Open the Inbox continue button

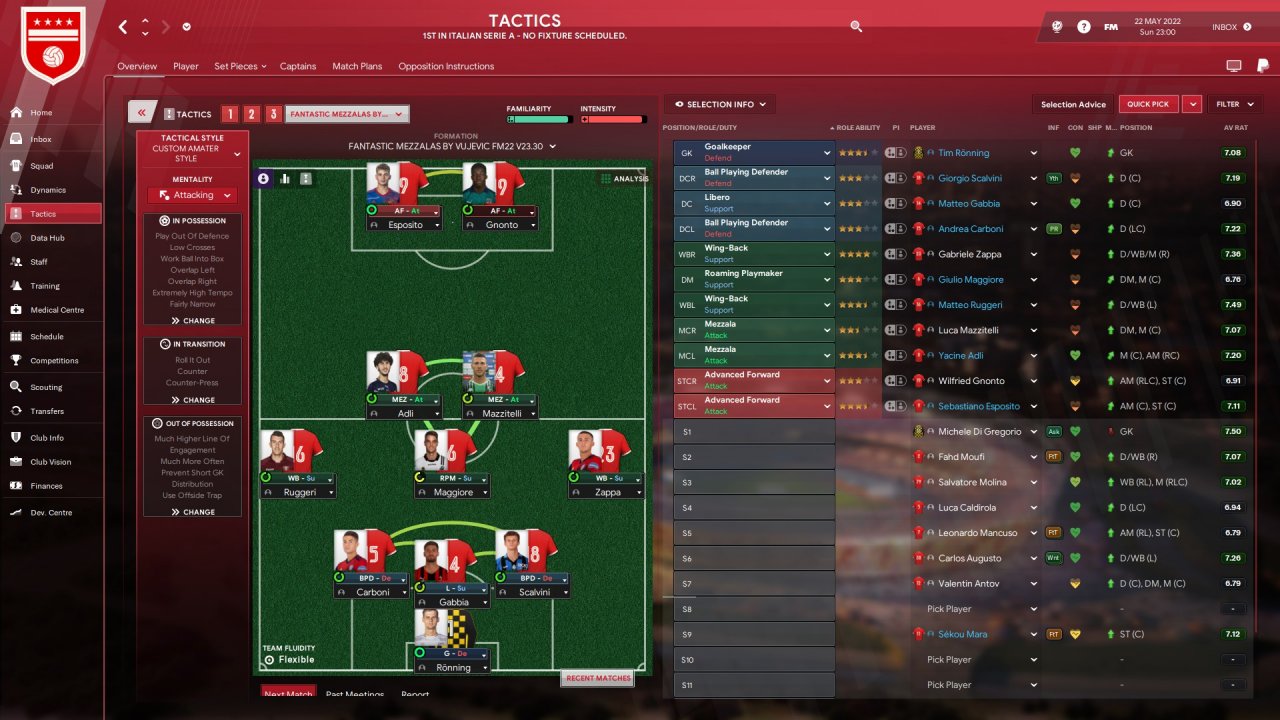(1232, 27)
